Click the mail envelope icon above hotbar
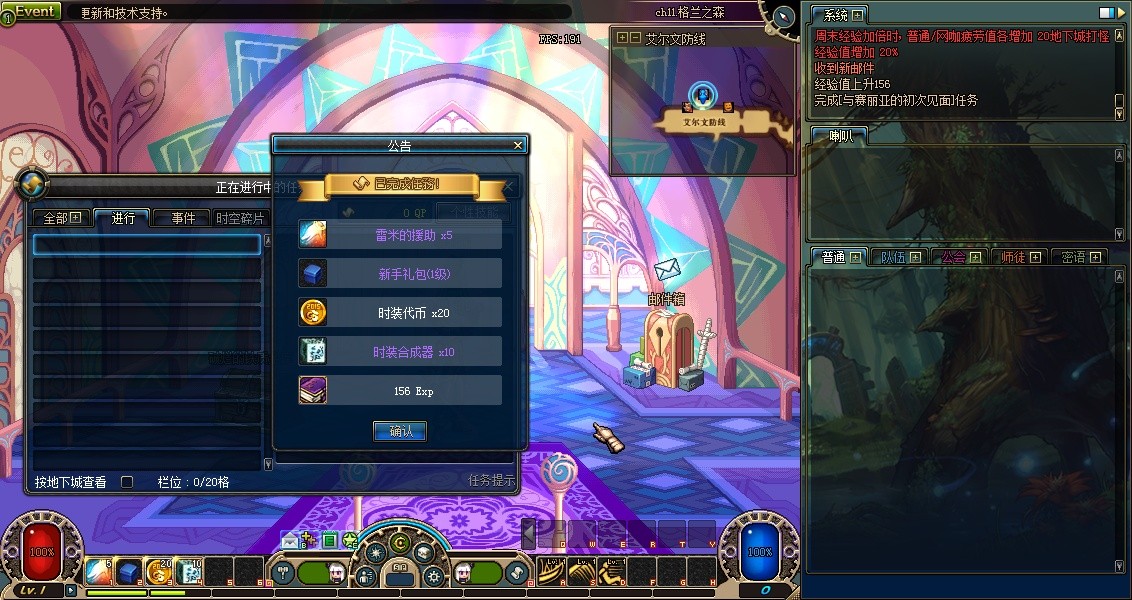This screenshot has width=1132, height=600. [x=289, y=541]
